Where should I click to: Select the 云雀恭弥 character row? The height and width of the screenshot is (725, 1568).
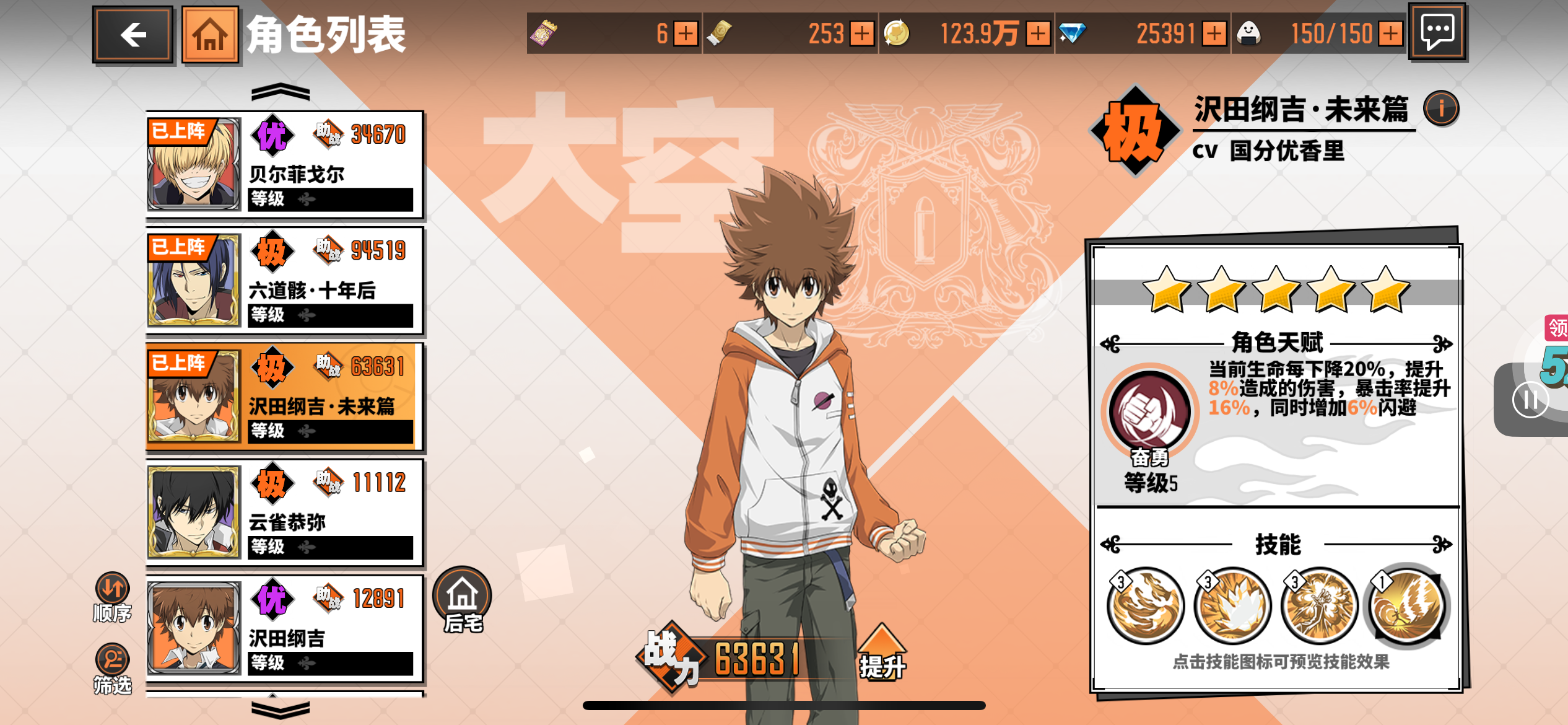[x=285, y=513]
